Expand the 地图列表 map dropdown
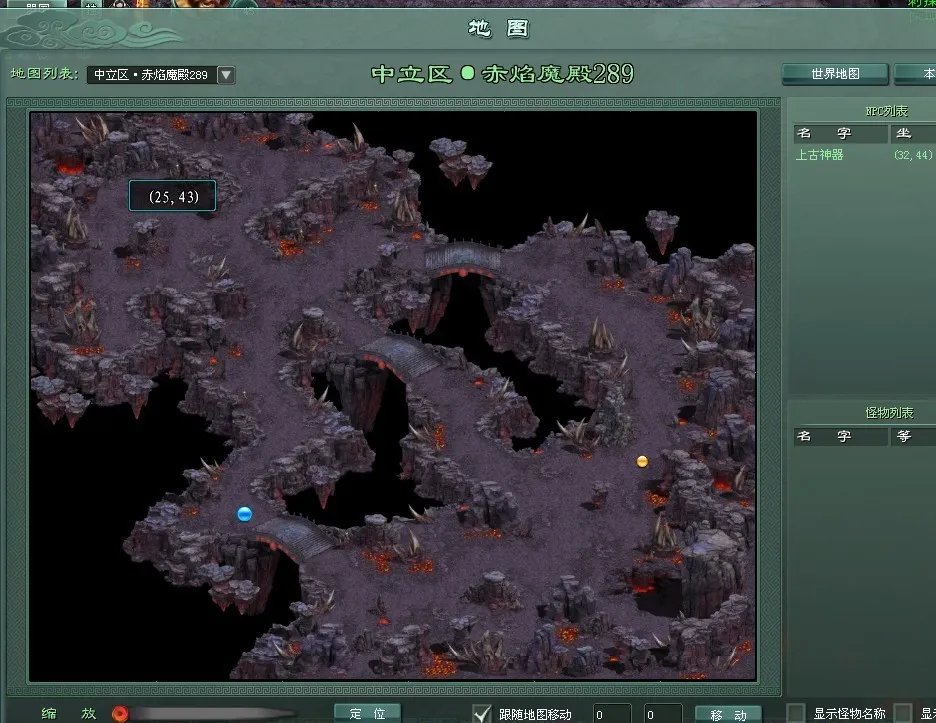This screenshot has width=936, height=723. coord(226,75)
